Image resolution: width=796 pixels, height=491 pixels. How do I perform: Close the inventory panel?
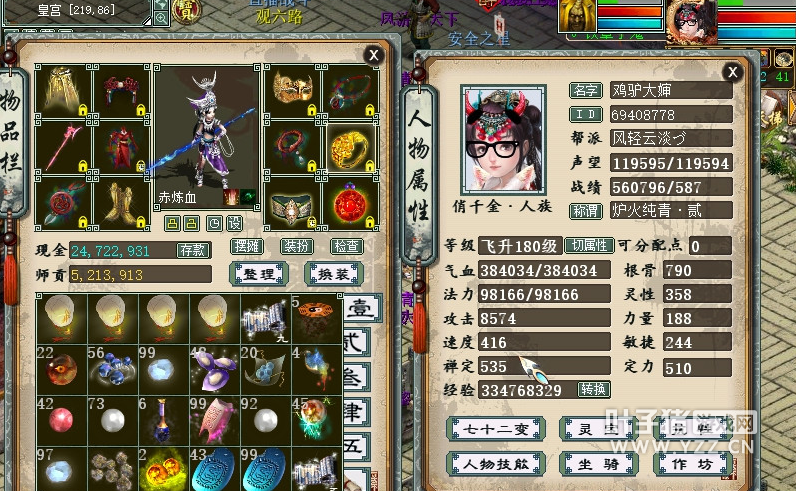(x=374, y=54)
